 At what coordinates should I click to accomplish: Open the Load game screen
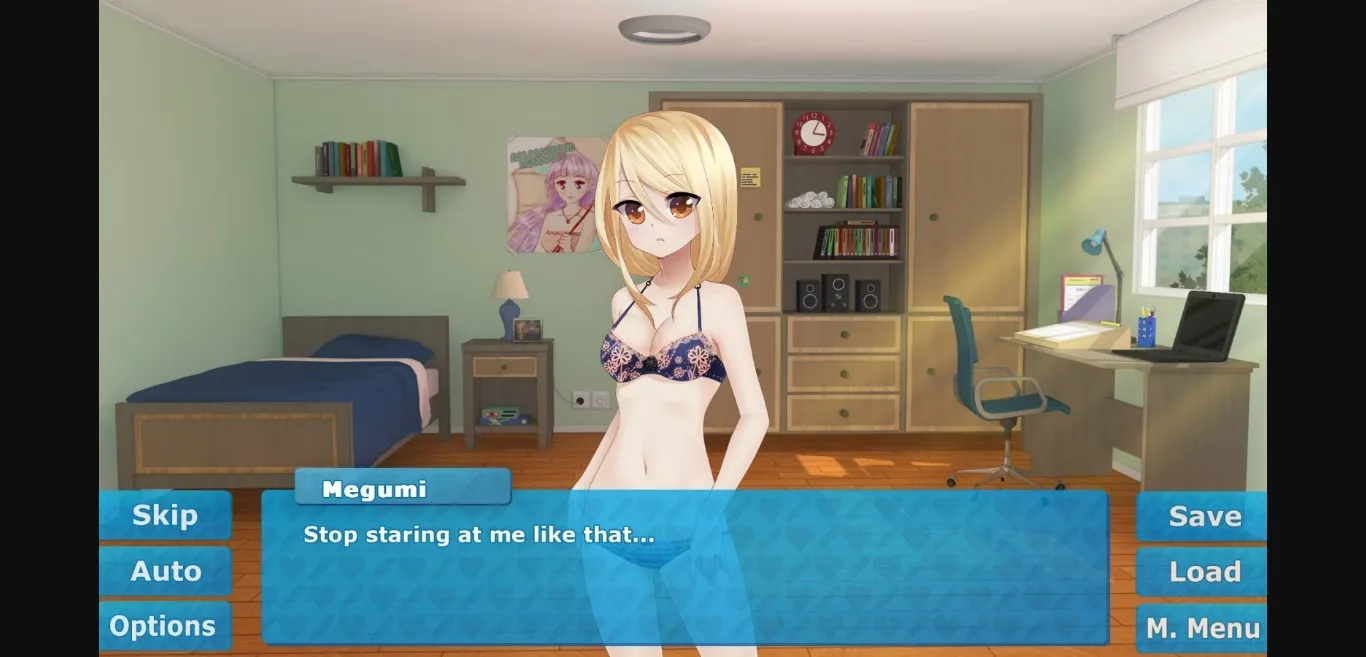coord(1203,571)
